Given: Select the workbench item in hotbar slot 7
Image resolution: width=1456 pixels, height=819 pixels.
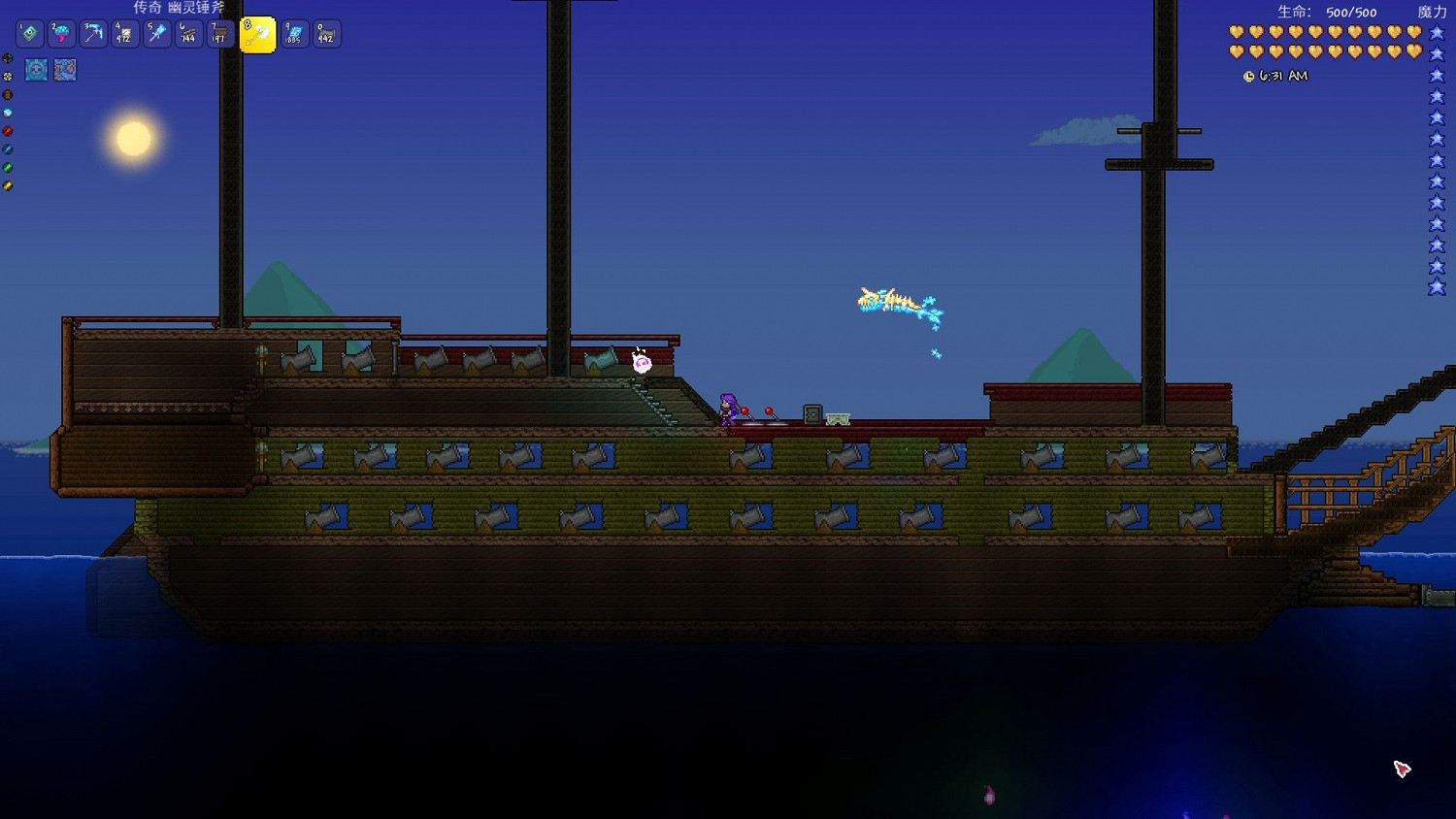Looking at the screenshot, I should pos(220,34).
